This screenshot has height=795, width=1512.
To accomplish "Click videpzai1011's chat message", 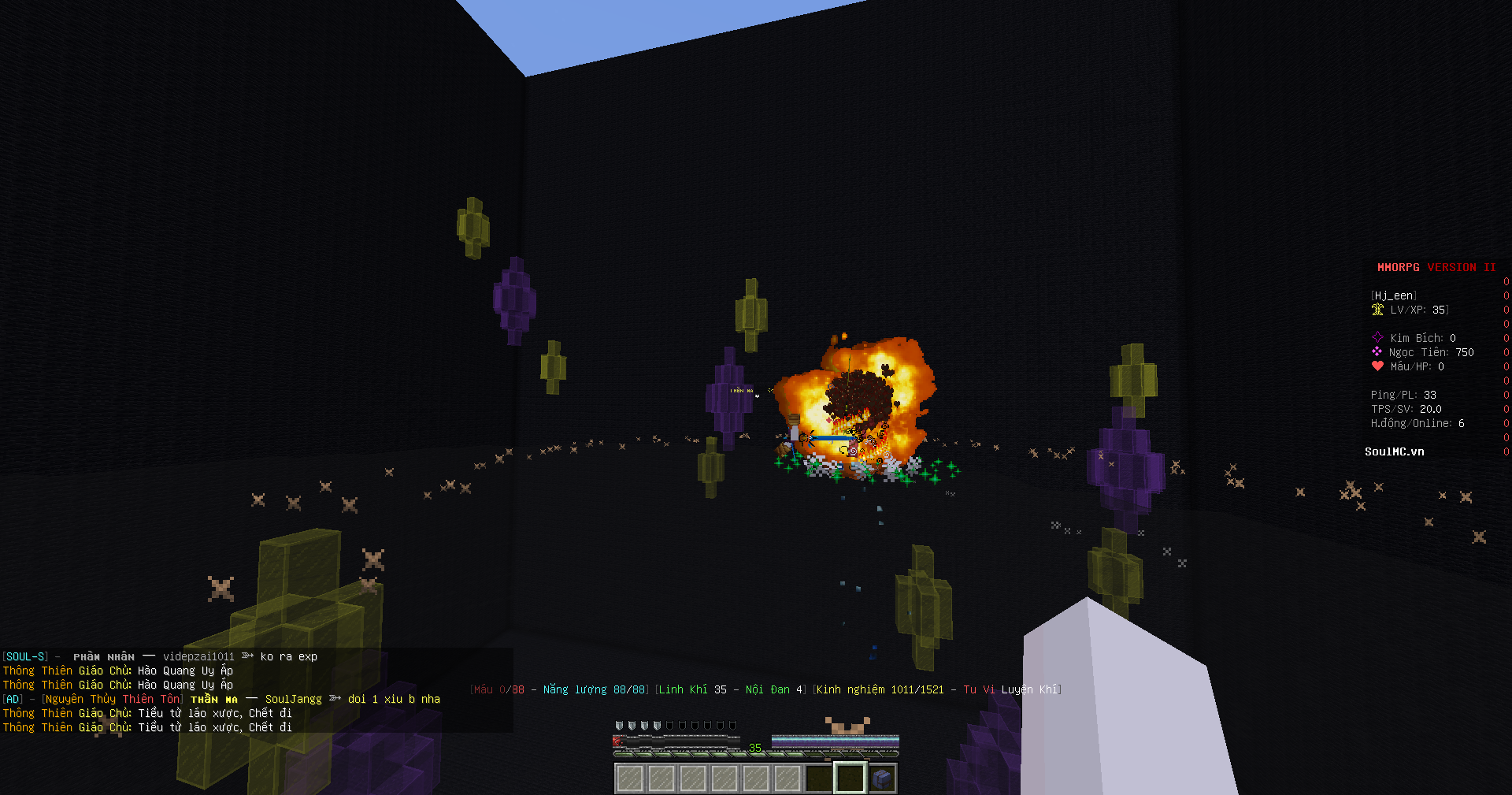I will (288, 656).
